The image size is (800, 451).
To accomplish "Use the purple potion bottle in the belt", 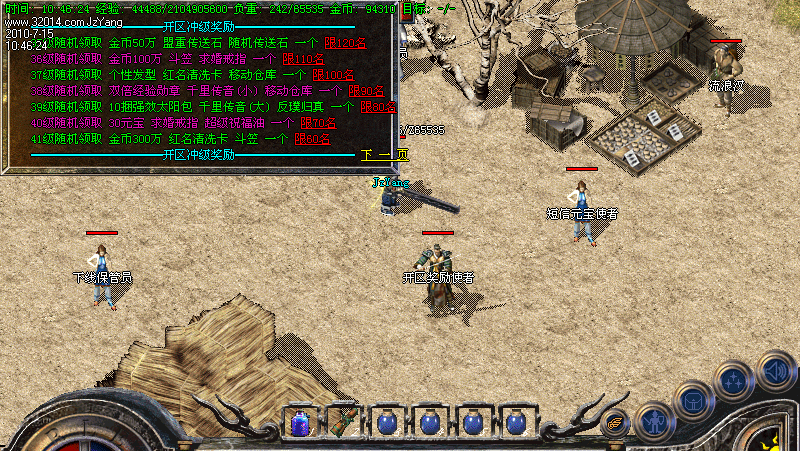I will click(300, 423).
